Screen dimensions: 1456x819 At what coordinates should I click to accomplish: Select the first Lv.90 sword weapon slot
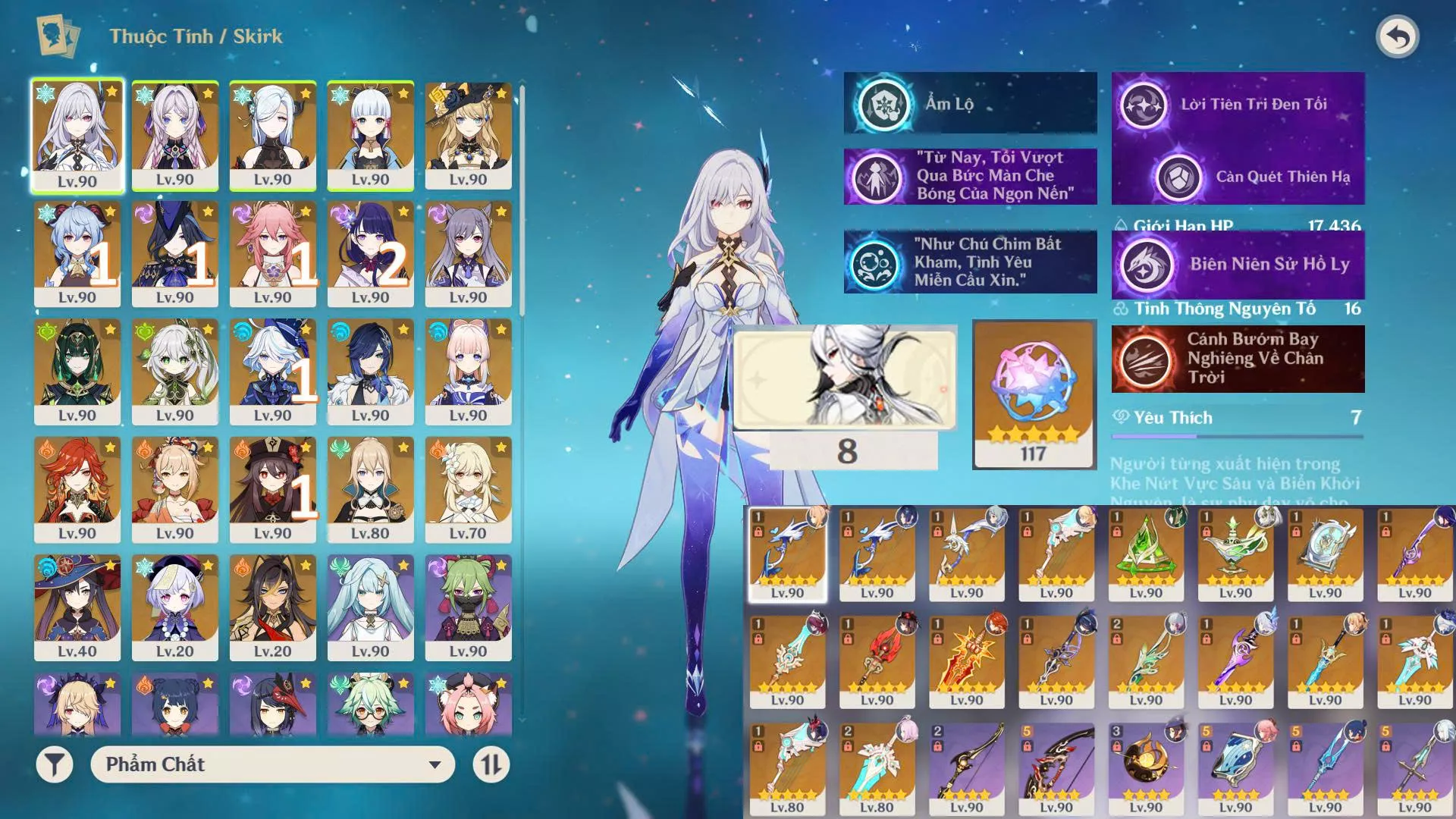787,554
